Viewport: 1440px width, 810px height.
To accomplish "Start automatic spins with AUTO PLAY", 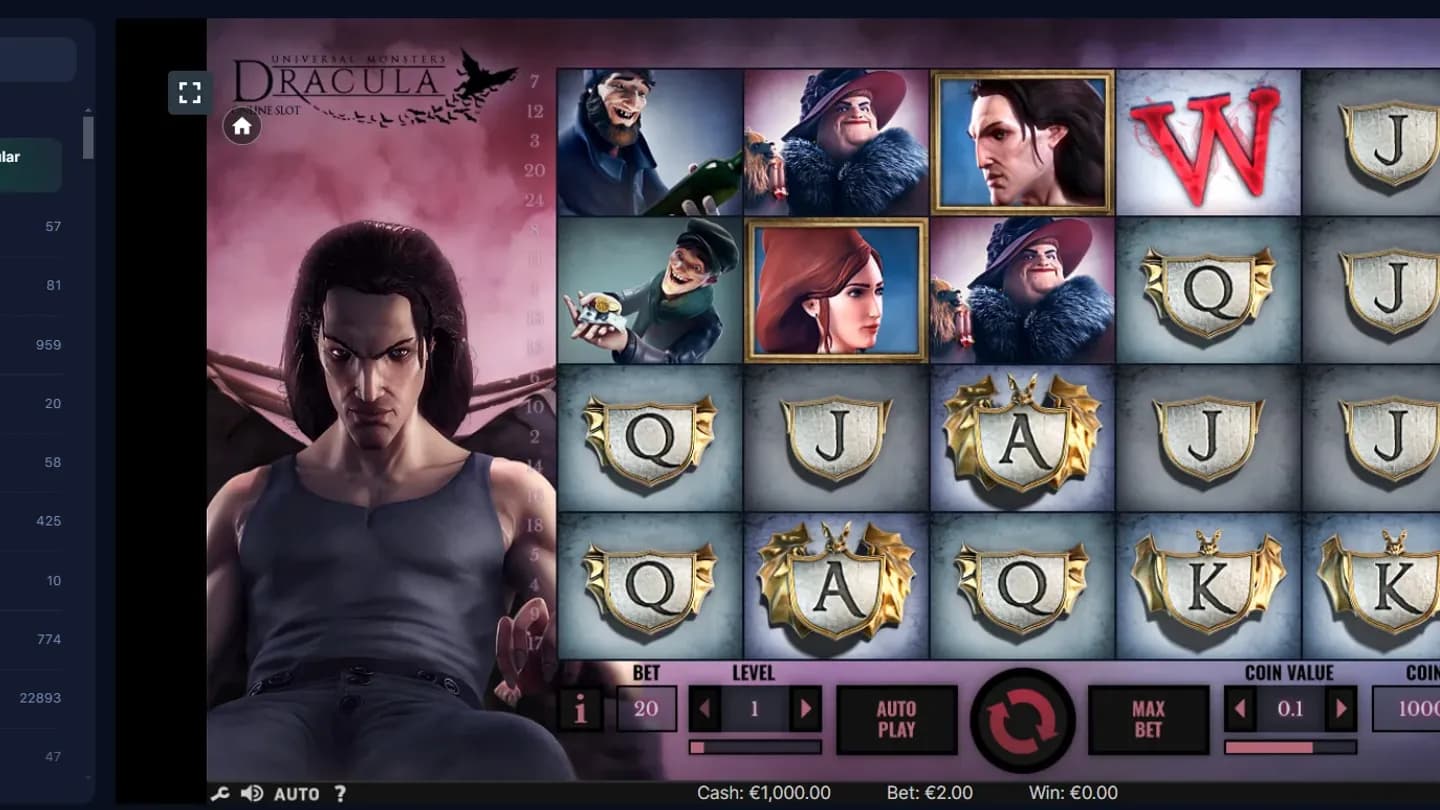I will tap(897, 720).
